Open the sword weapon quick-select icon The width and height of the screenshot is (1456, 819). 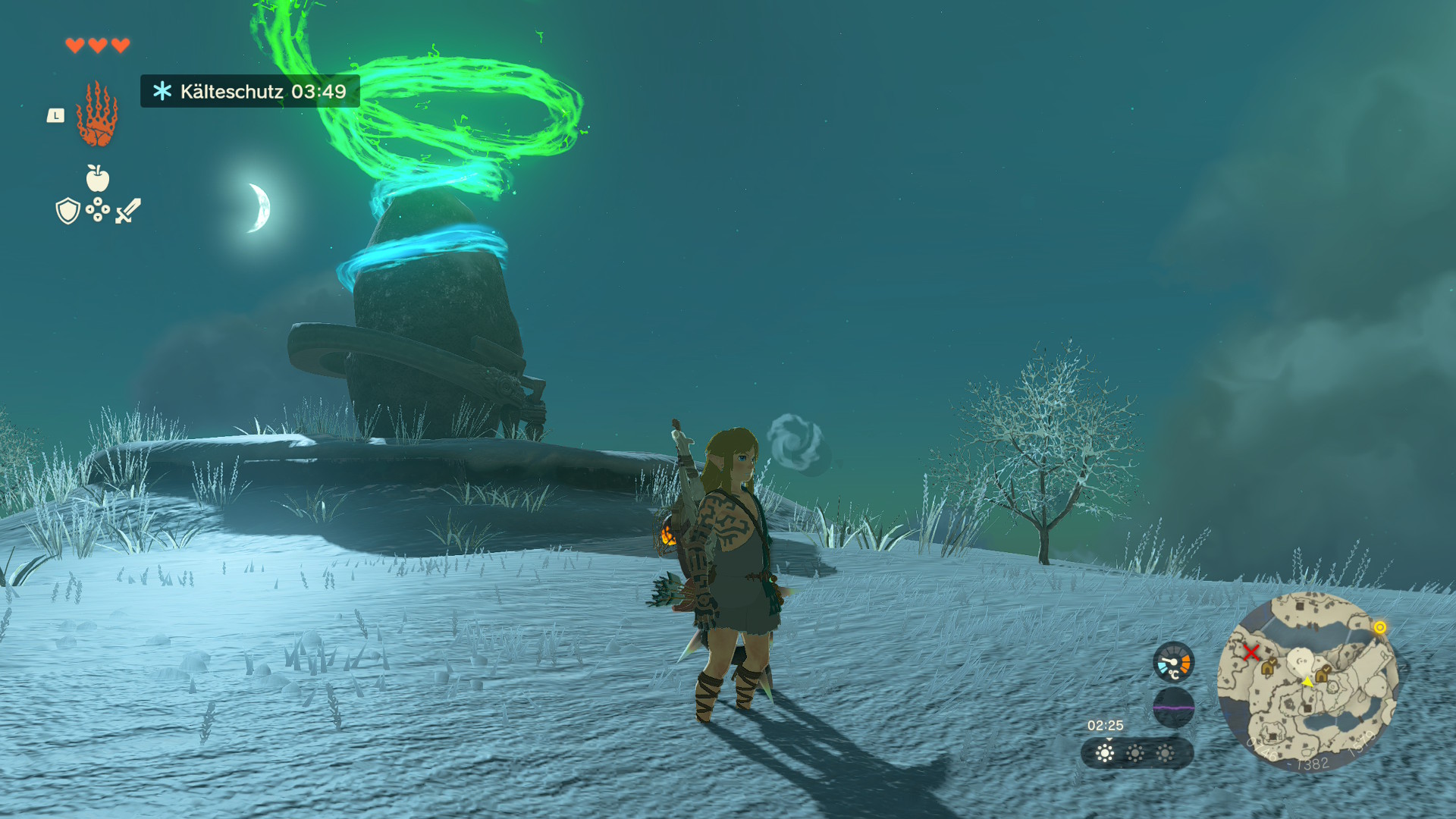tap(128, 211)
